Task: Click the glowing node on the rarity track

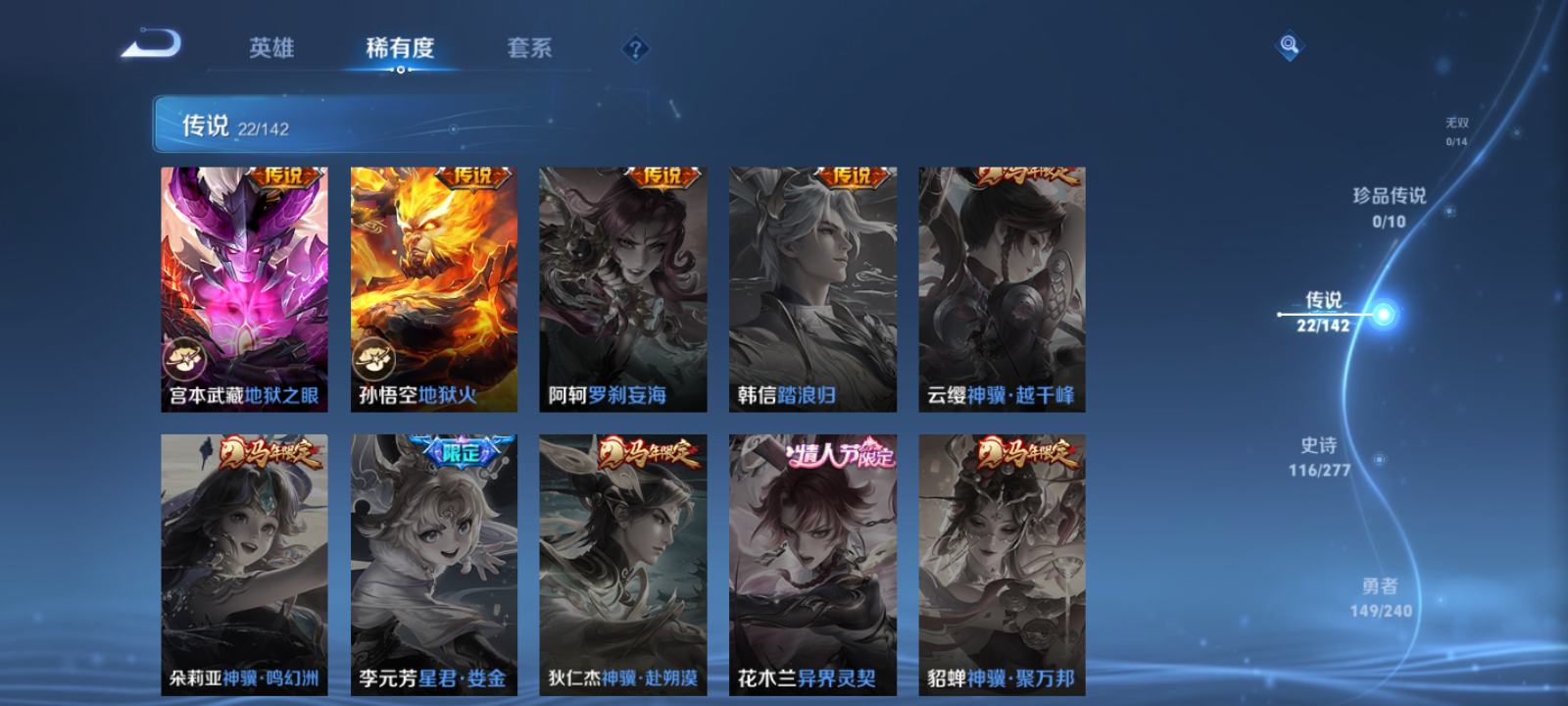Action: (x=1383, y=315)
